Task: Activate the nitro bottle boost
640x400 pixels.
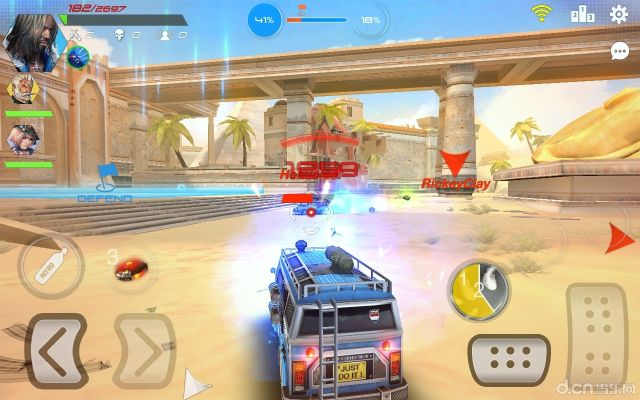Action: coord(48,266)
